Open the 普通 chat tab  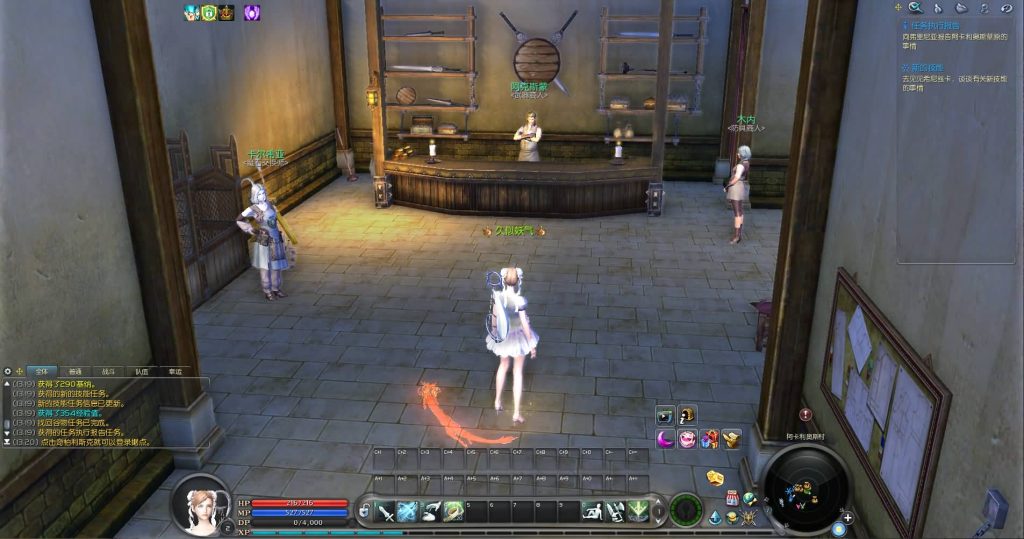76,371
